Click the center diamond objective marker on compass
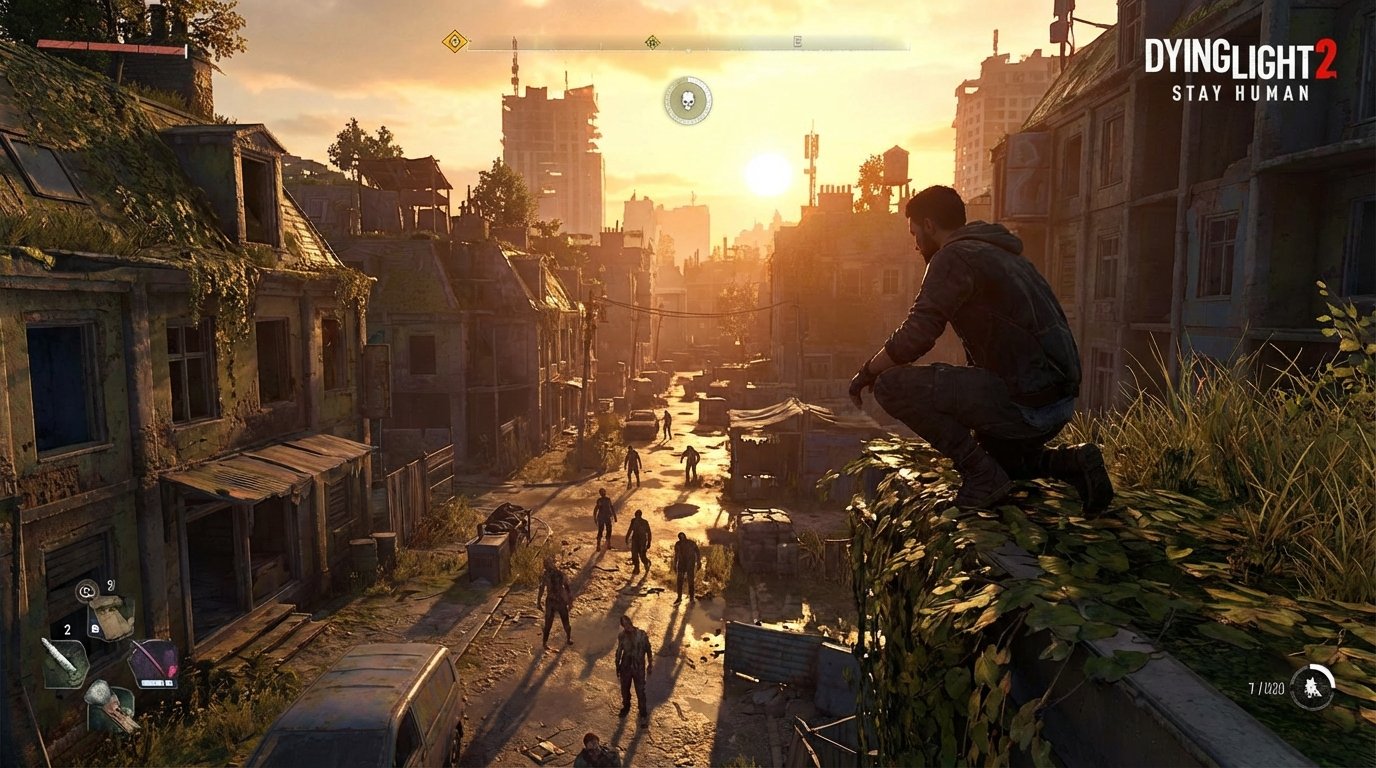1376x768 pixels. 652,43
